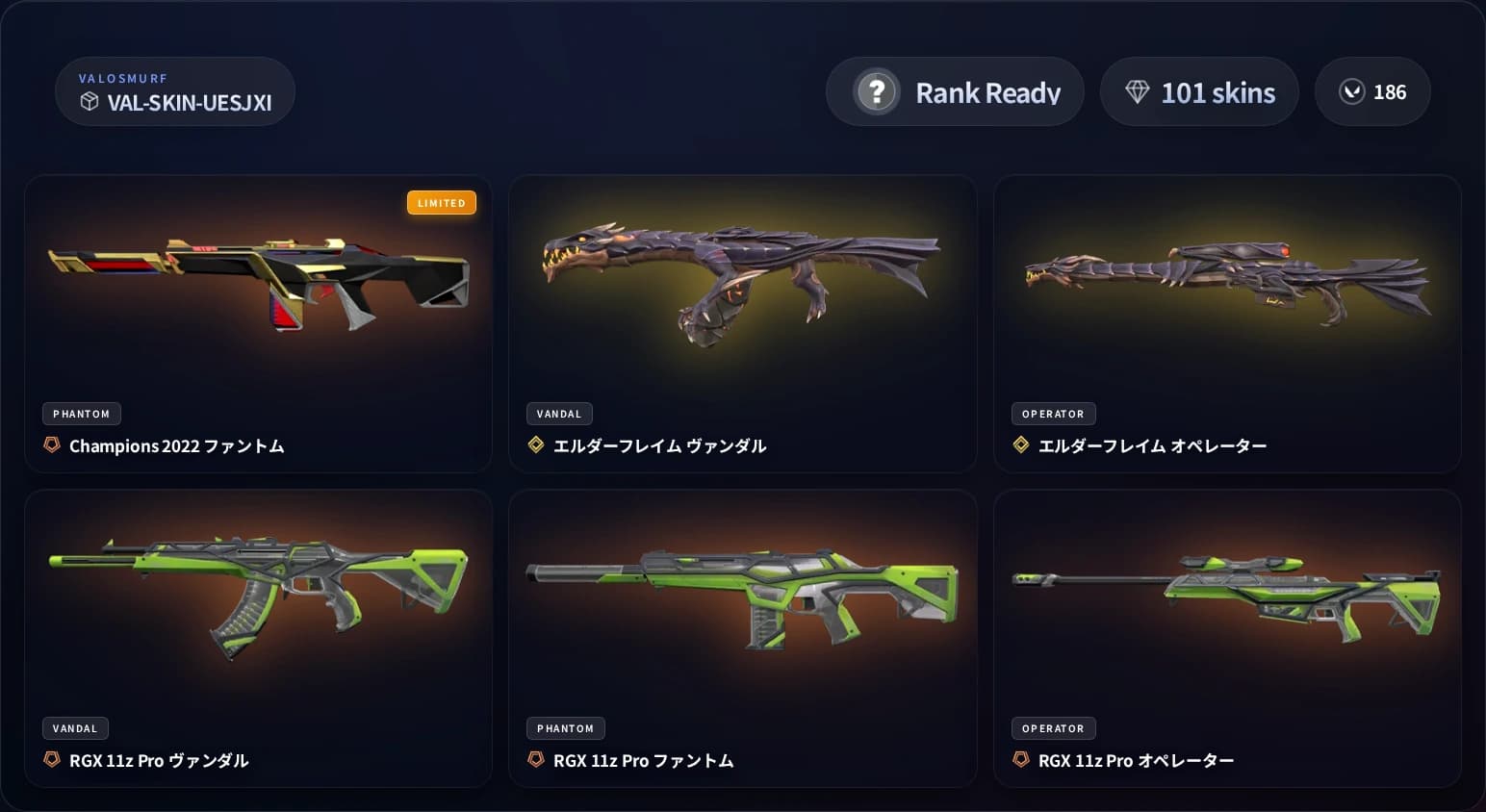Click the LIMITED badge on the Champions card
The width and height of the screenshot is (1486, 812).
point(442,202)
